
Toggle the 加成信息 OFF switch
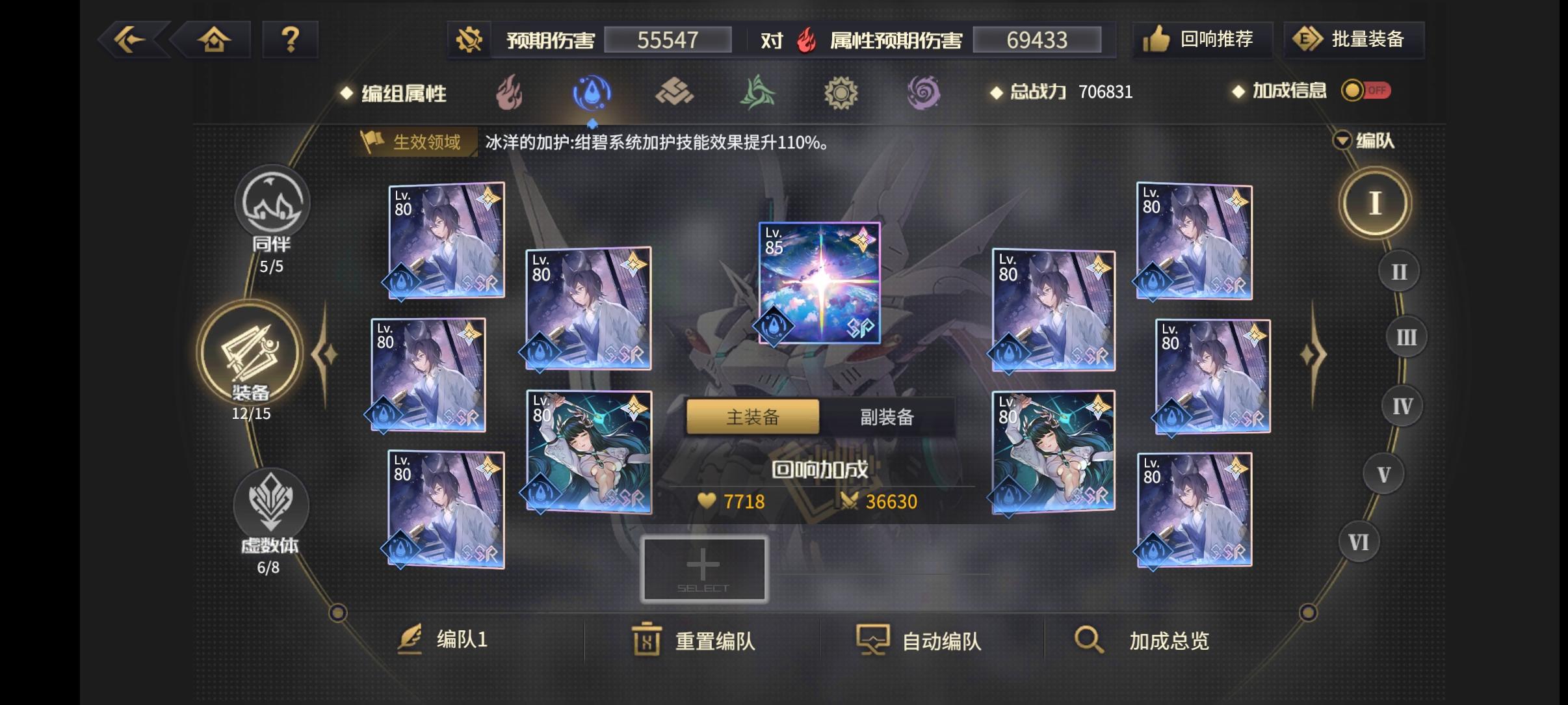[x=1365, y=91]
